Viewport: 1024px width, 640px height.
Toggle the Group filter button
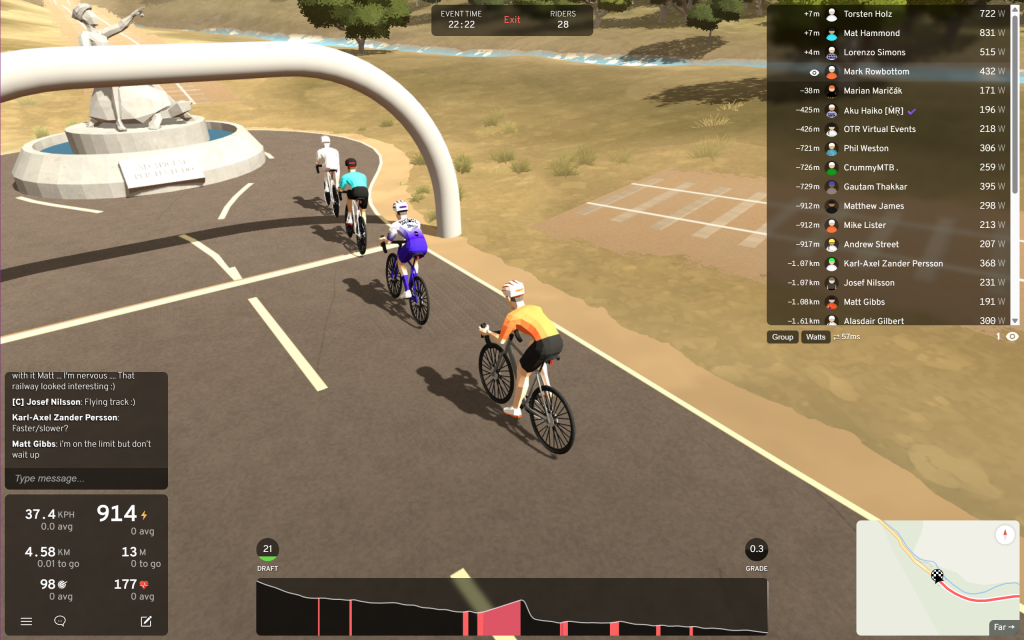(x=782, y=337)
